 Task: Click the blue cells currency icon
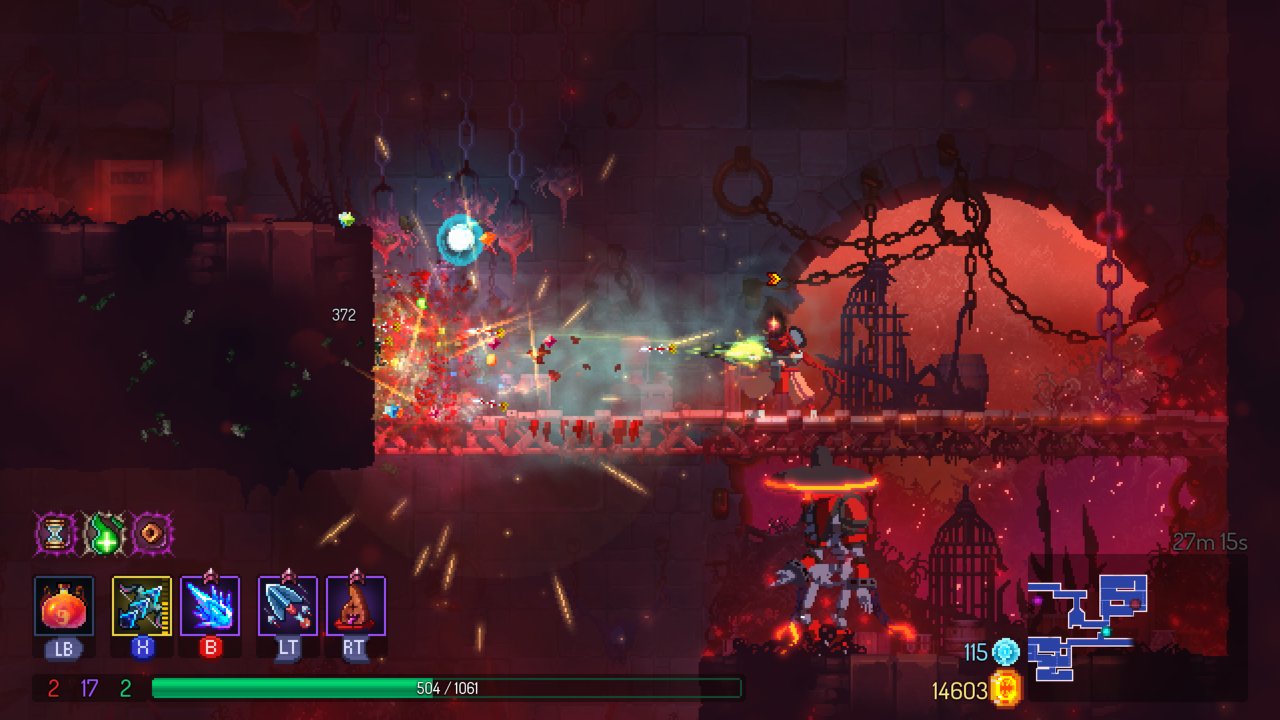(x=1006, y=652)
